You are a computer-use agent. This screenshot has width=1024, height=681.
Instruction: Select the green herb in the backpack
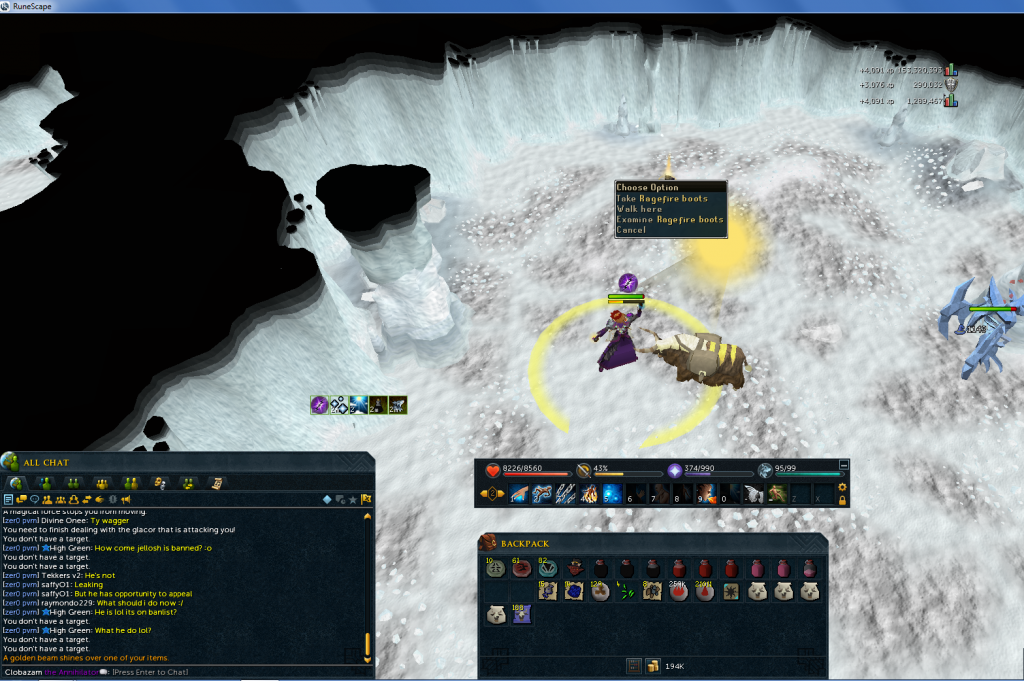pyautogui.click(x=626, y=591)
